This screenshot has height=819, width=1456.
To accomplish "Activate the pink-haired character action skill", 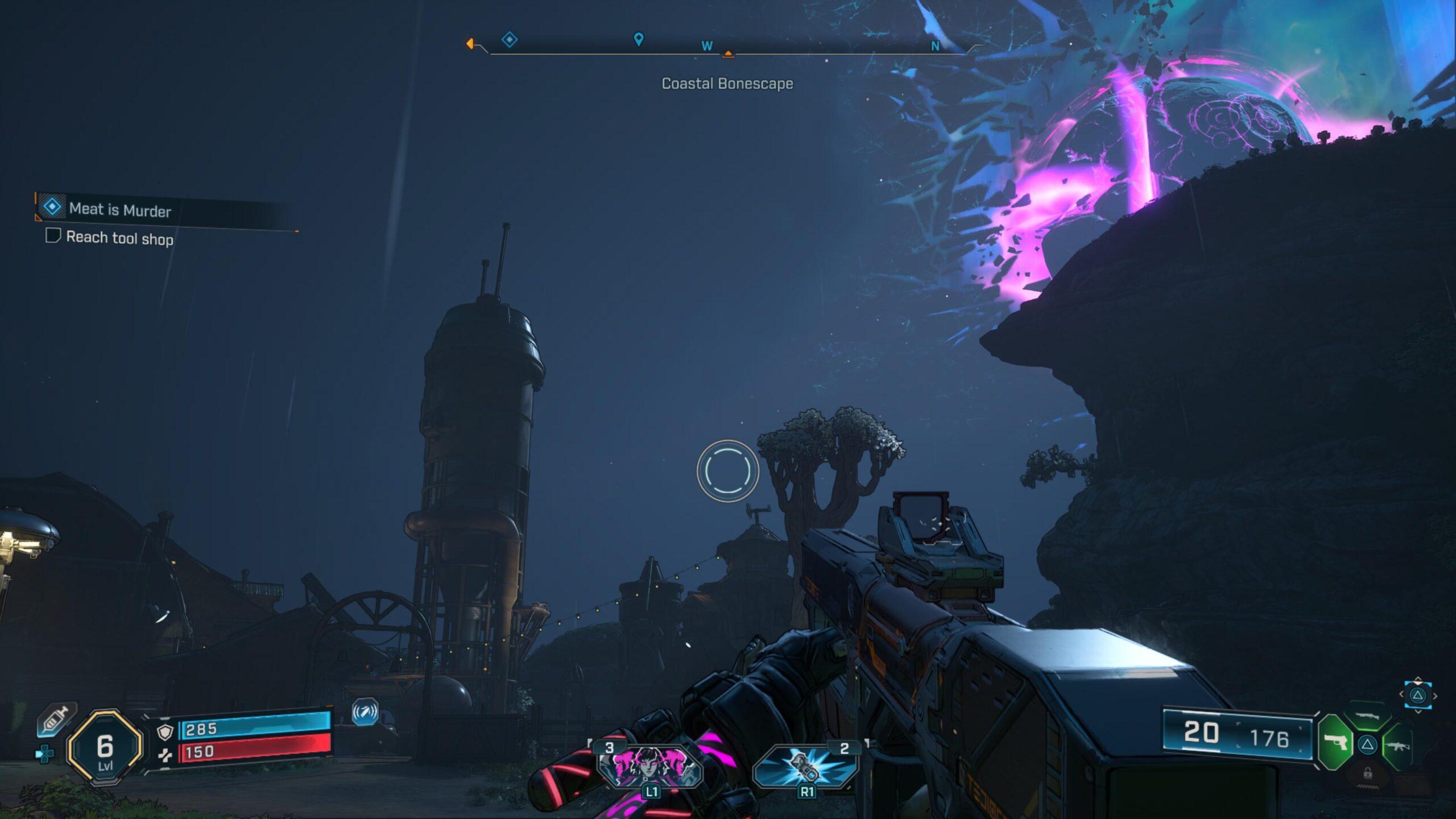I will point(650,766).
